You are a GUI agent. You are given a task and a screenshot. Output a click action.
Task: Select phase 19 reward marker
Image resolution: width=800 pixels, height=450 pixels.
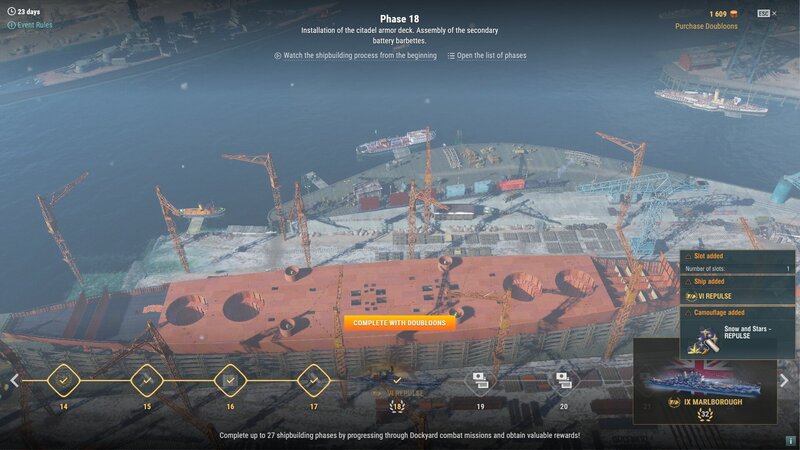point(480,381)
